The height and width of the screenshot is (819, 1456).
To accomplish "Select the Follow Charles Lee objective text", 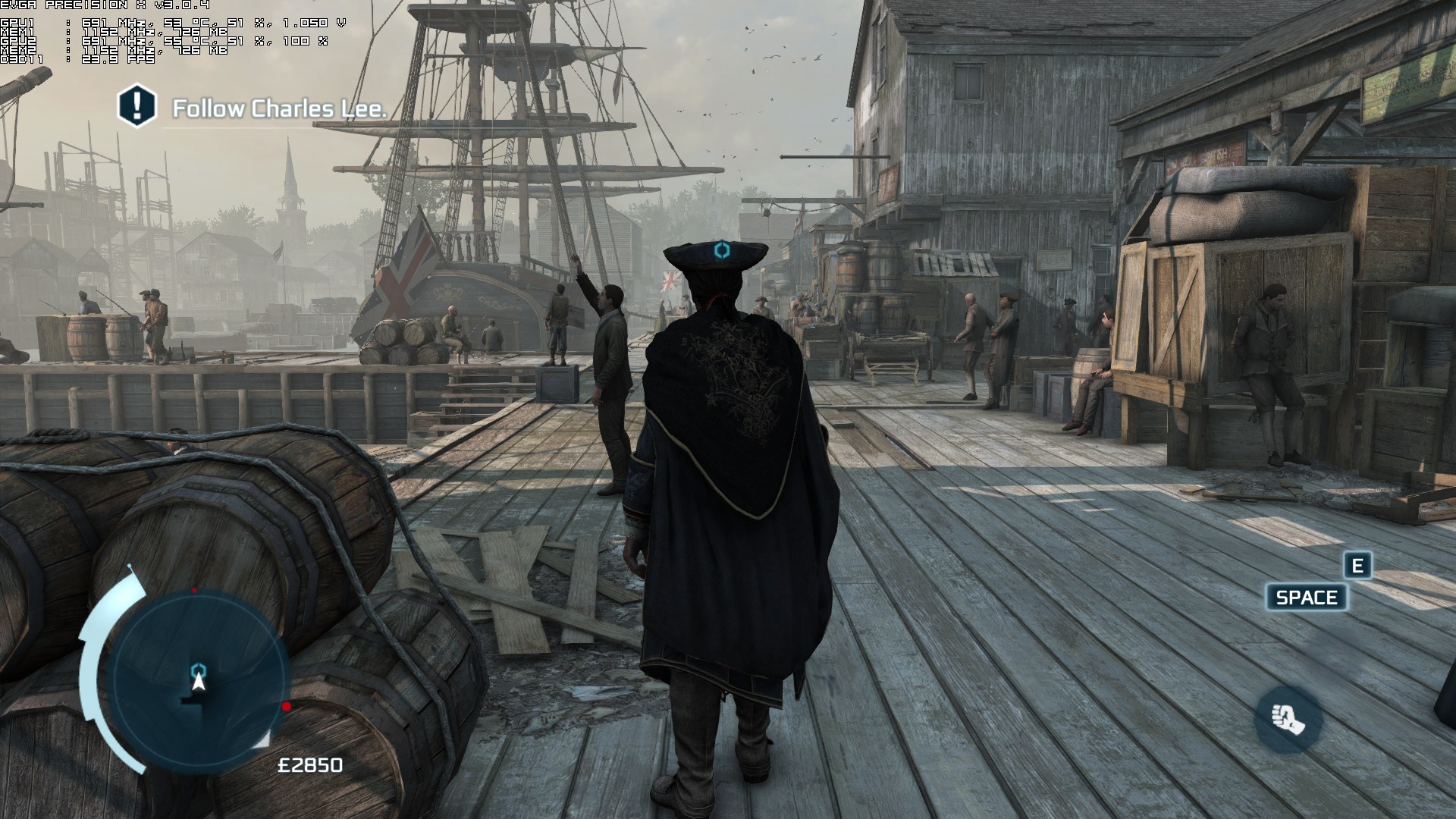I will tap(279, 109).
